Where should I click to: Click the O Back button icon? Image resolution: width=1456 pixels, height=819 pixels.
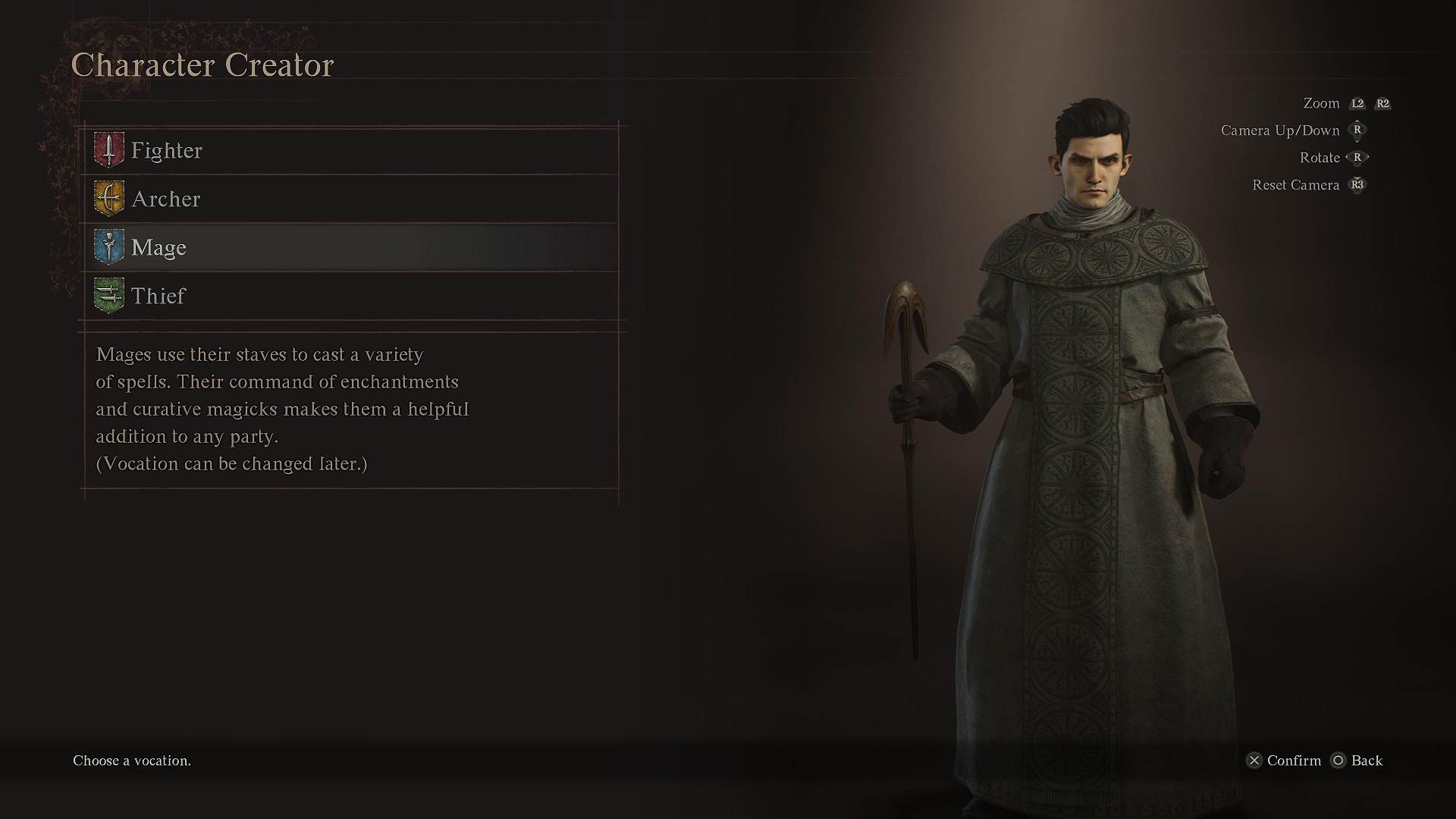[1338, 761]
